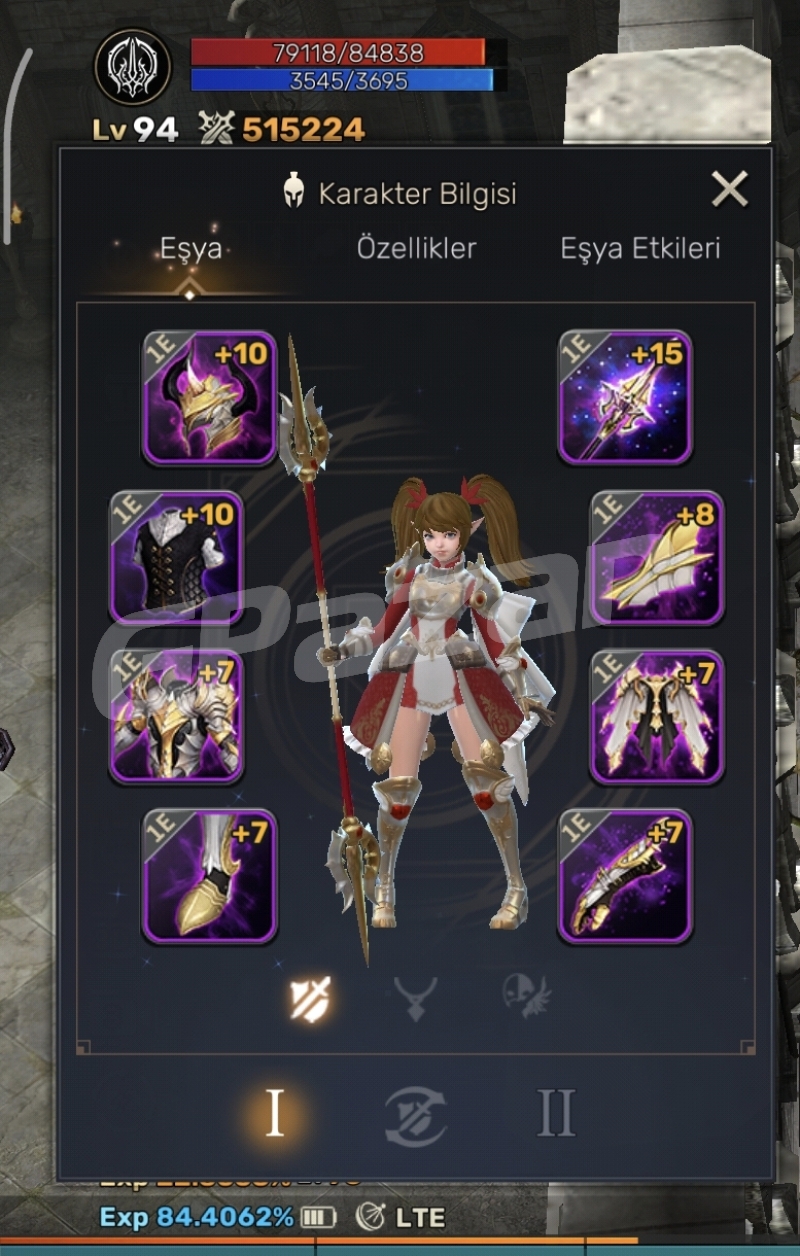Select the +10 golden helmet slot
Viewport: 800px width, 1256px height.
coord(209,397)
